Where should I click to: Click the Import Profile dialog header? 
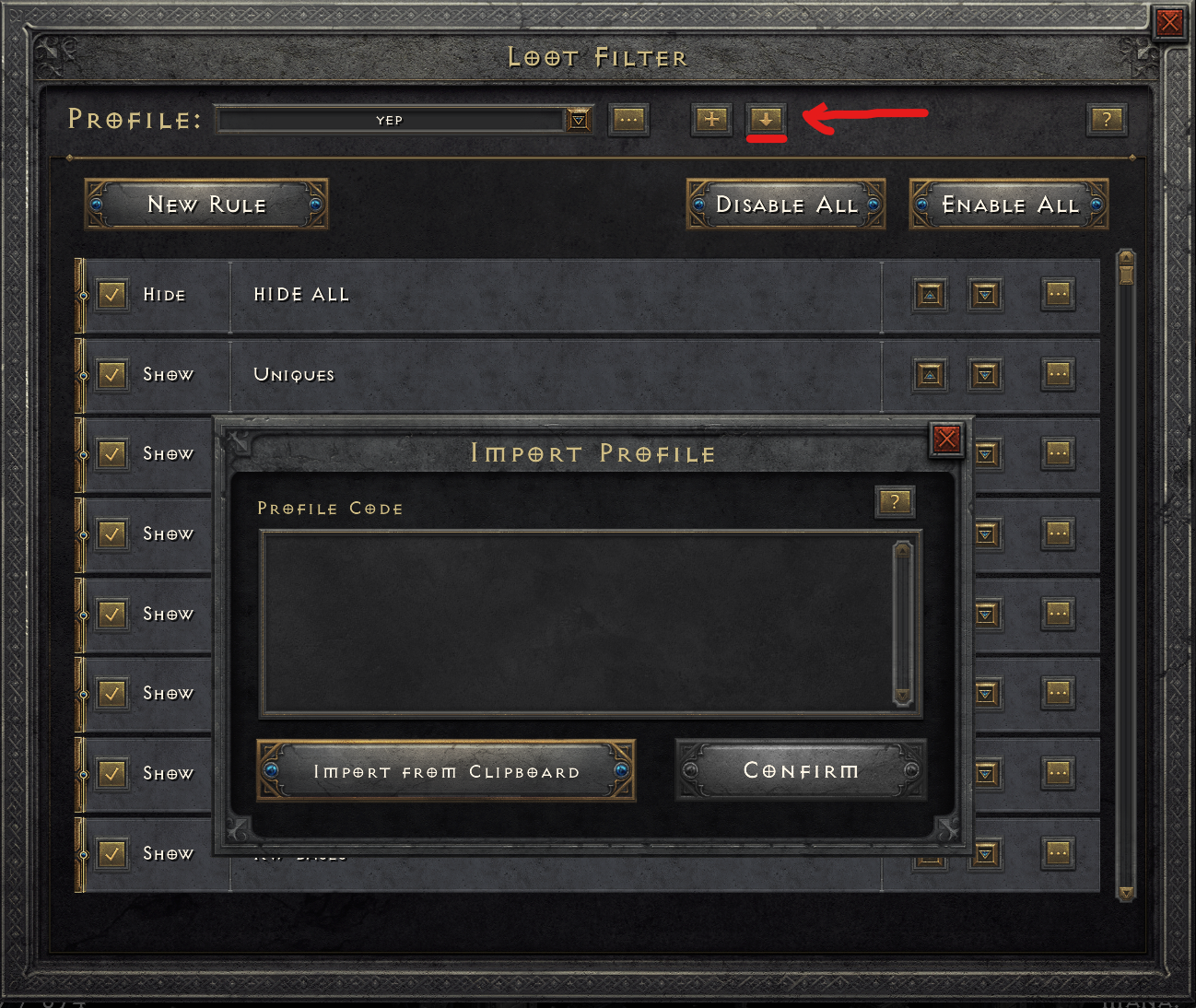click(593, 453)
